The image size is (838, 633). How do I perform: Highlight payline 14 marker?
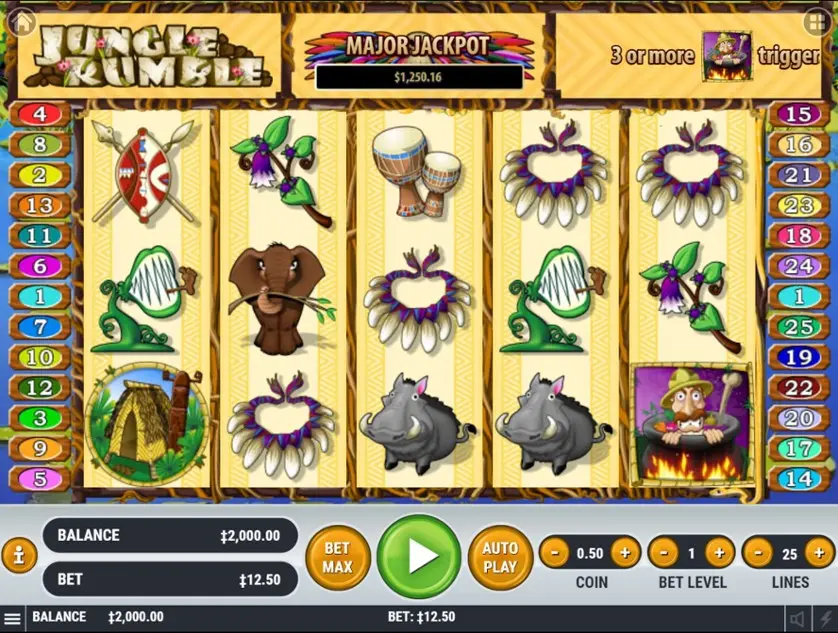[x=797, y=479]
